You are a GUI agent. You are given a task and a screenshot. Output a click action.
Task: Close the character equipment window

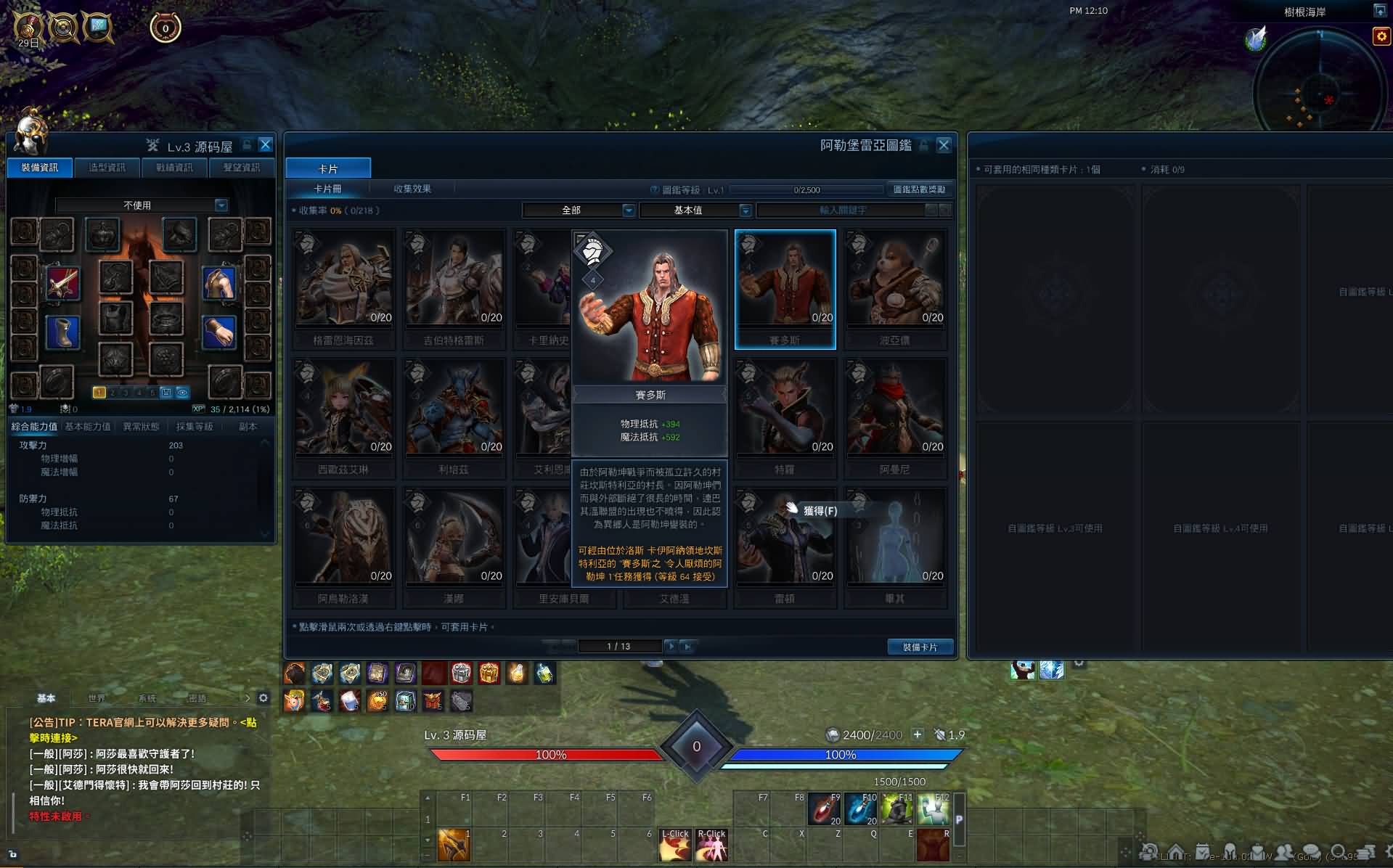(x=265, y=145)
